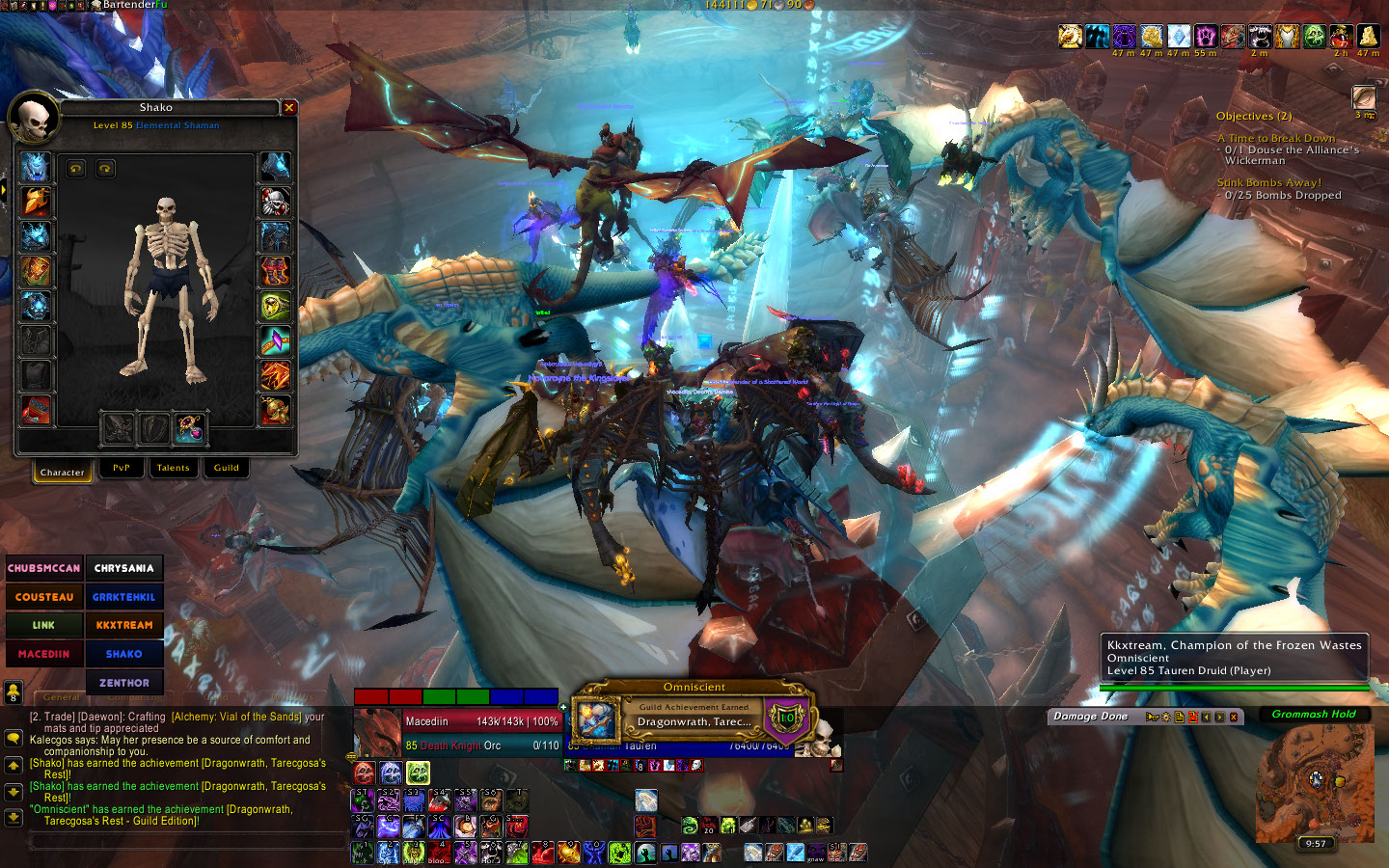Select Chubsmccan in the raid frames
The width and height of the screenshot is (1389, 868).
[x=44, y=568]
